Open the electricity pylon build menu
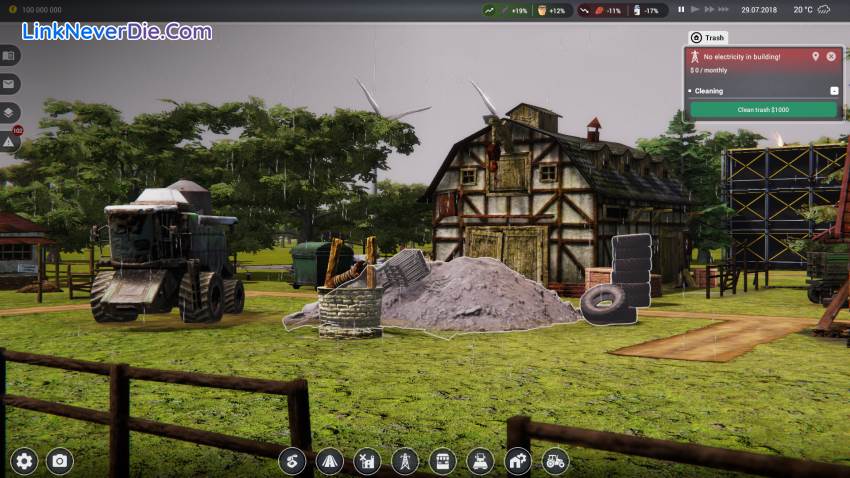 405,461
